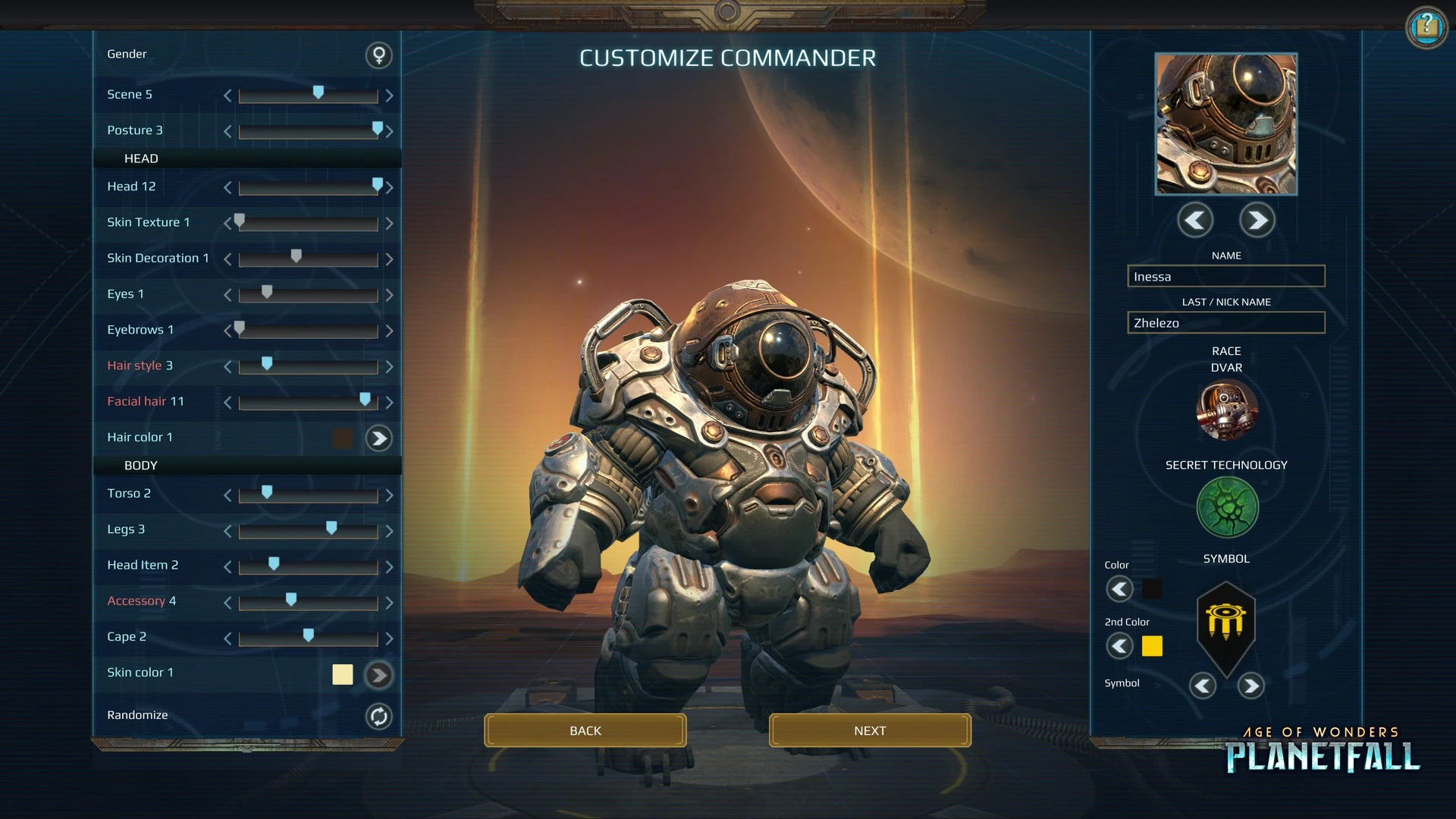Randomize the commander appearance
Viewport: 1456px width, 819px height.
coord(378,716)
